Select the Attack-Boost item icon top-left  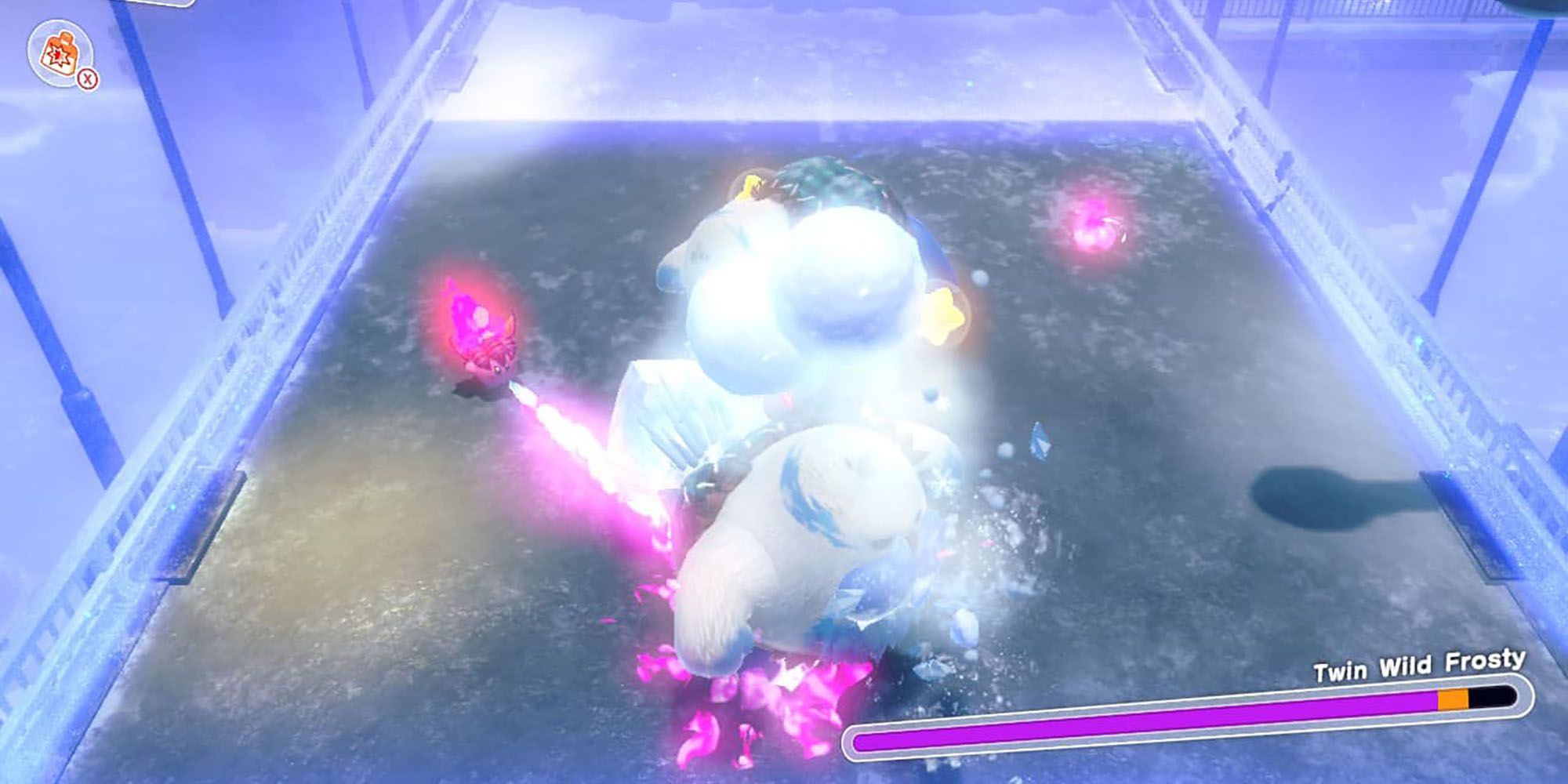60,52
